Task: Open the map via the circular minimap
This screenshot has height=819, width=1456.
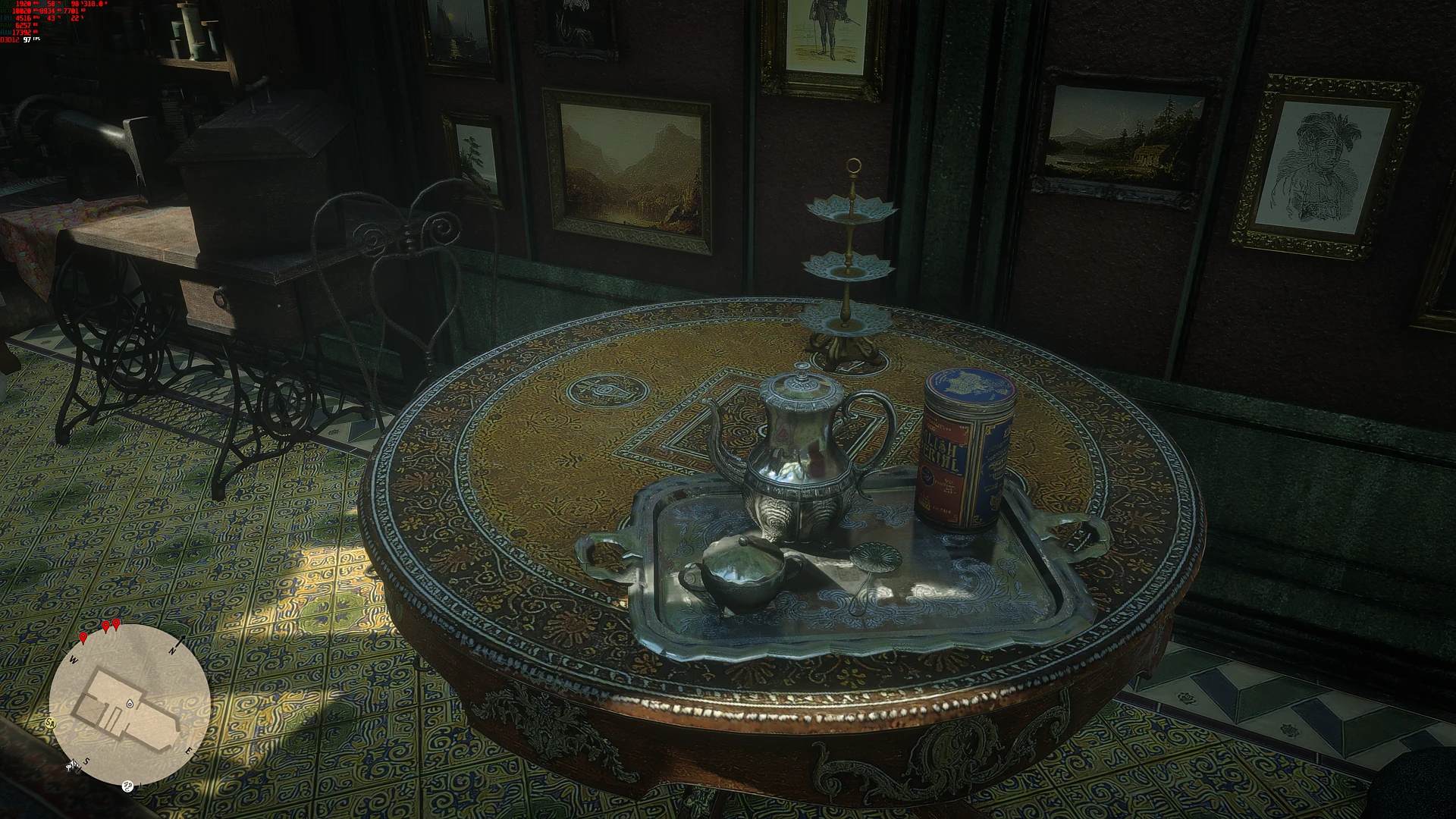Action: 130,705
